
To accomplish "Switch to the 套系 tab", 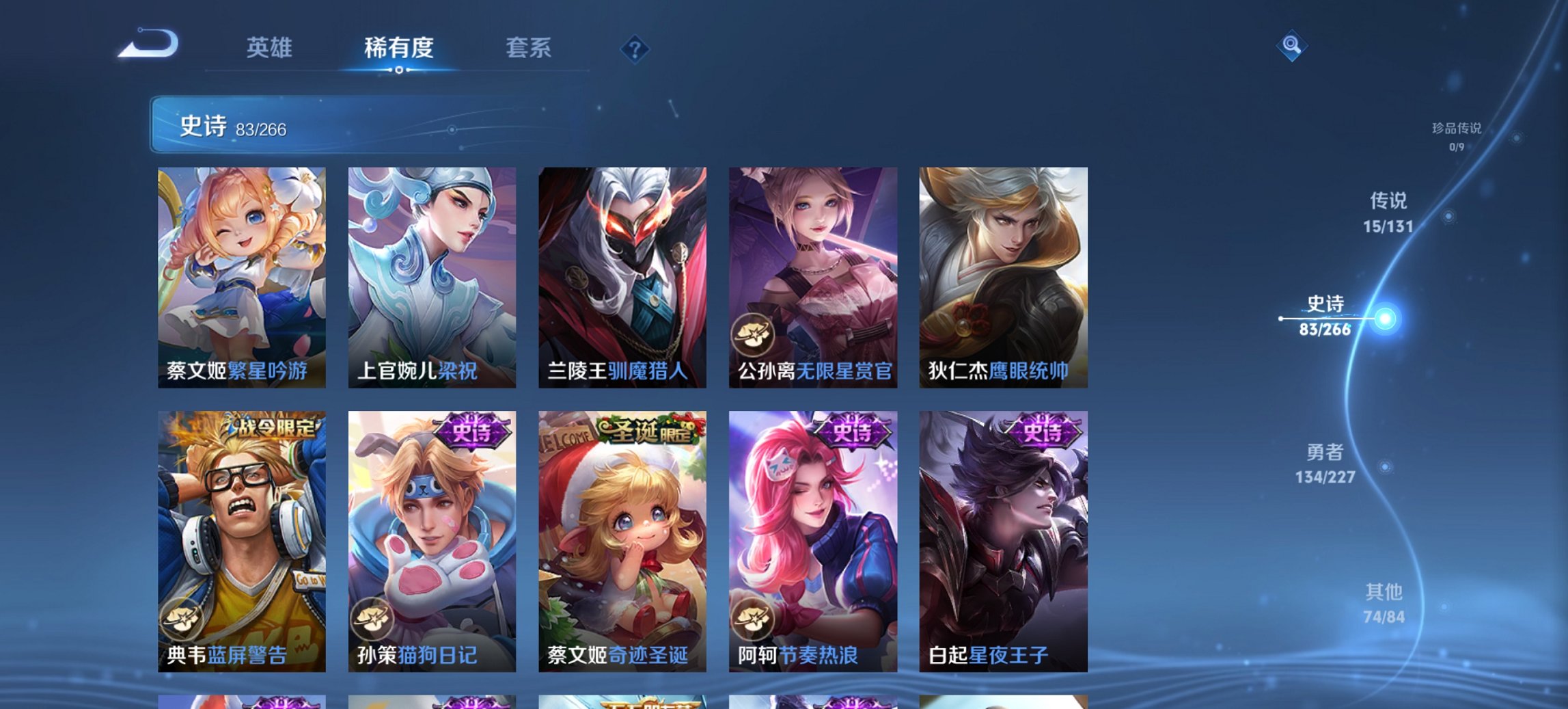I will pos(529,48).
